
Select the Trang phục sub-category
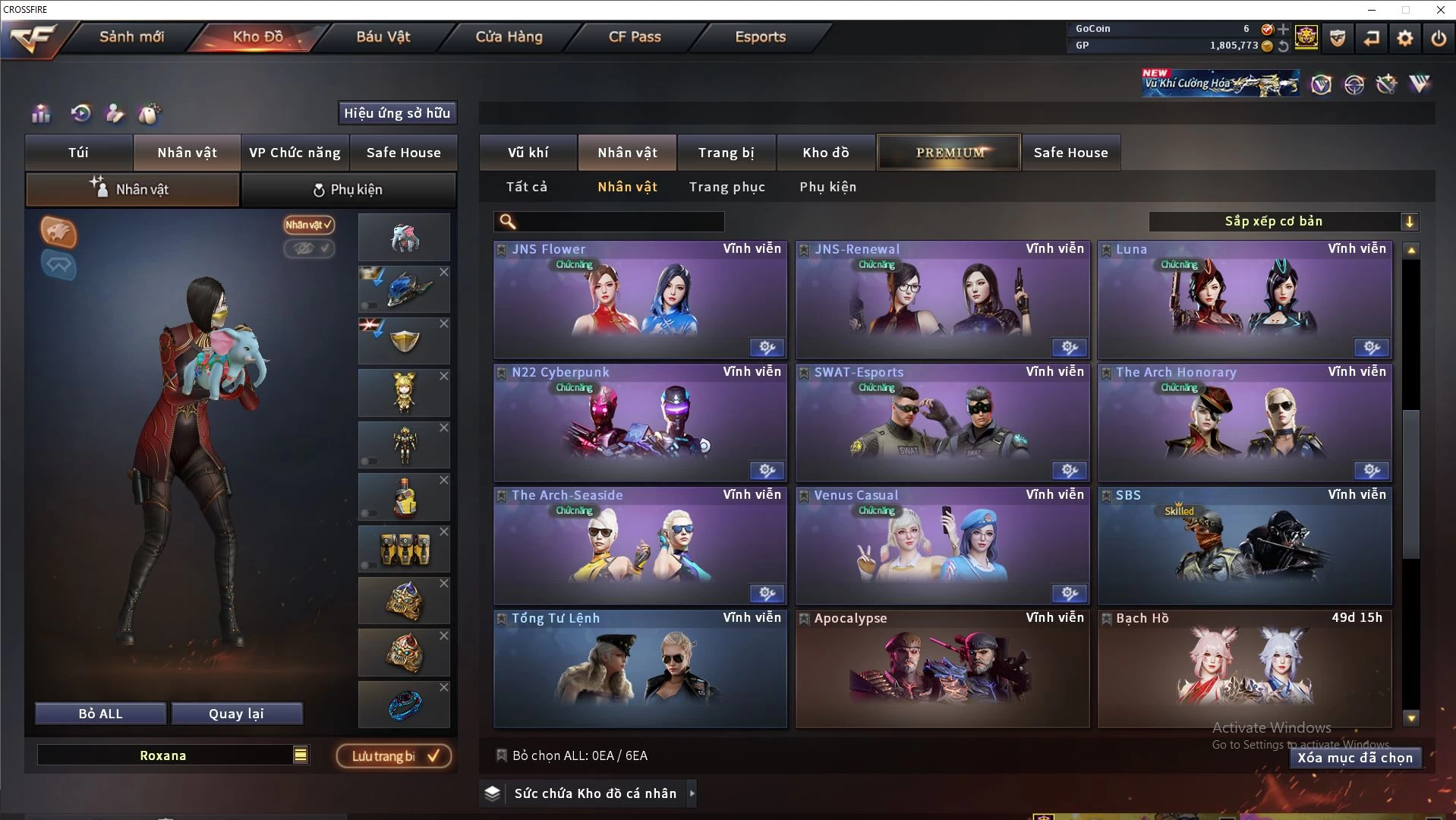(726, 187)
